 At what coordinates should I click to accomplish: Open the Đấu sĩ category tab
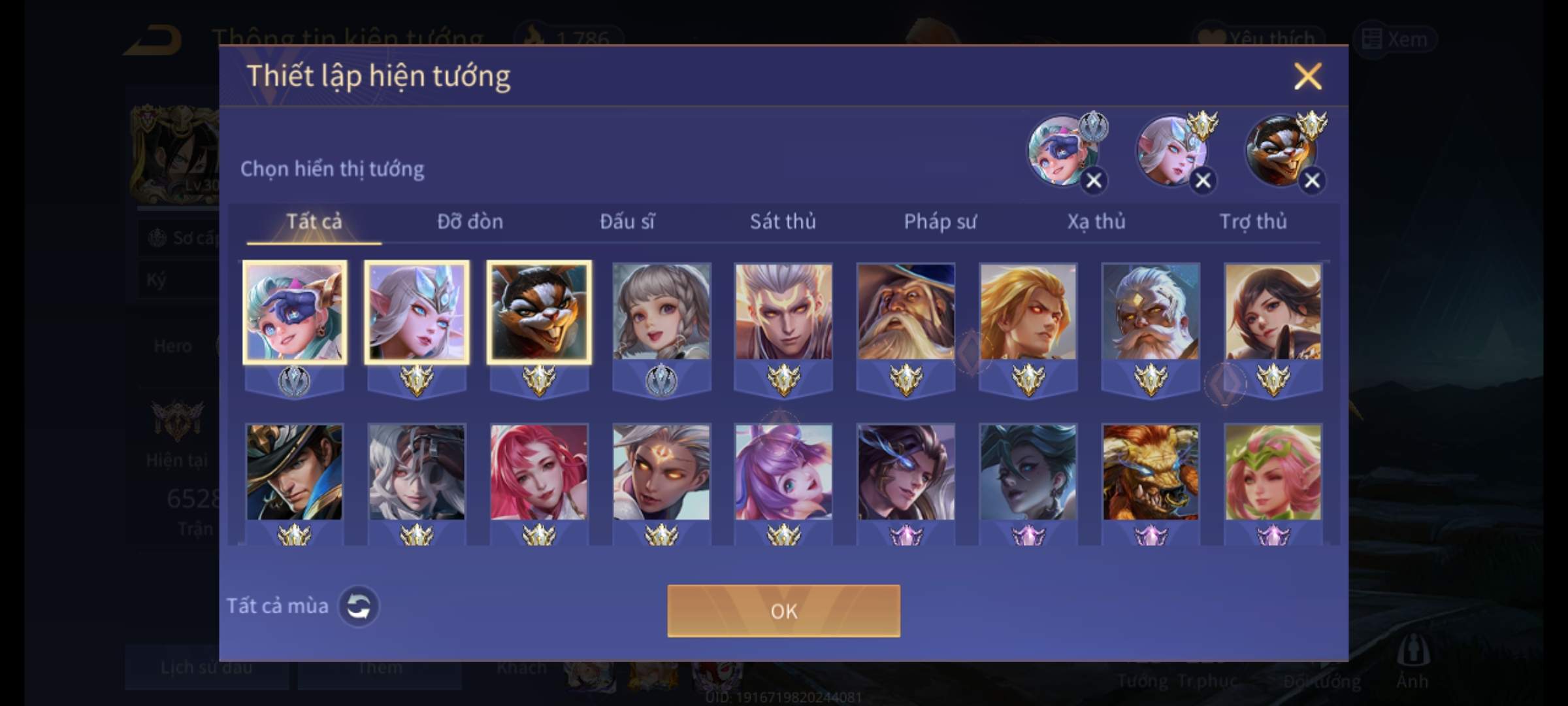tap(627, 222)
